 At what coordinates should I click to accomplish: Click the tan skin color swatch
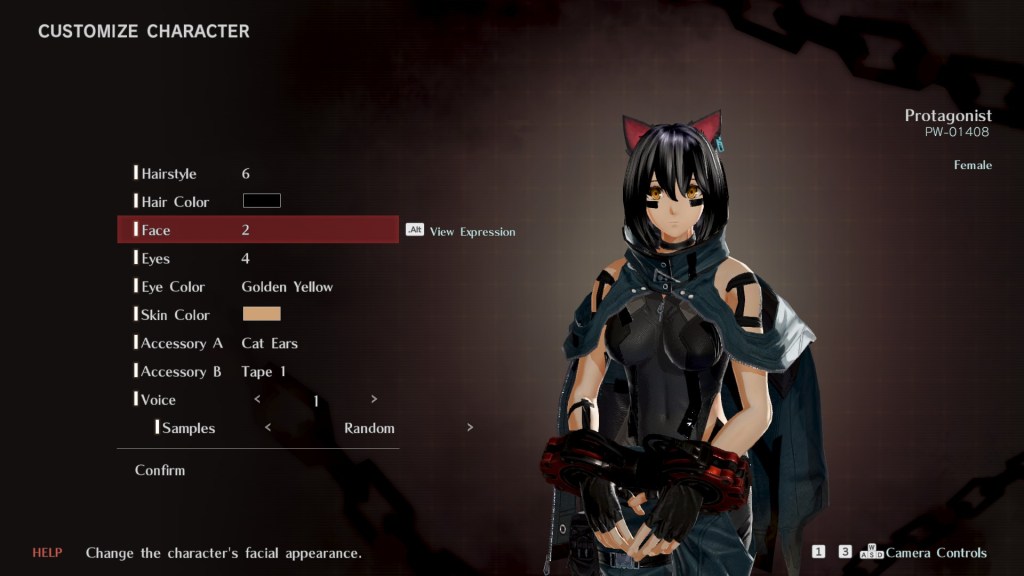pyautogui.click(x=262, y=314)
